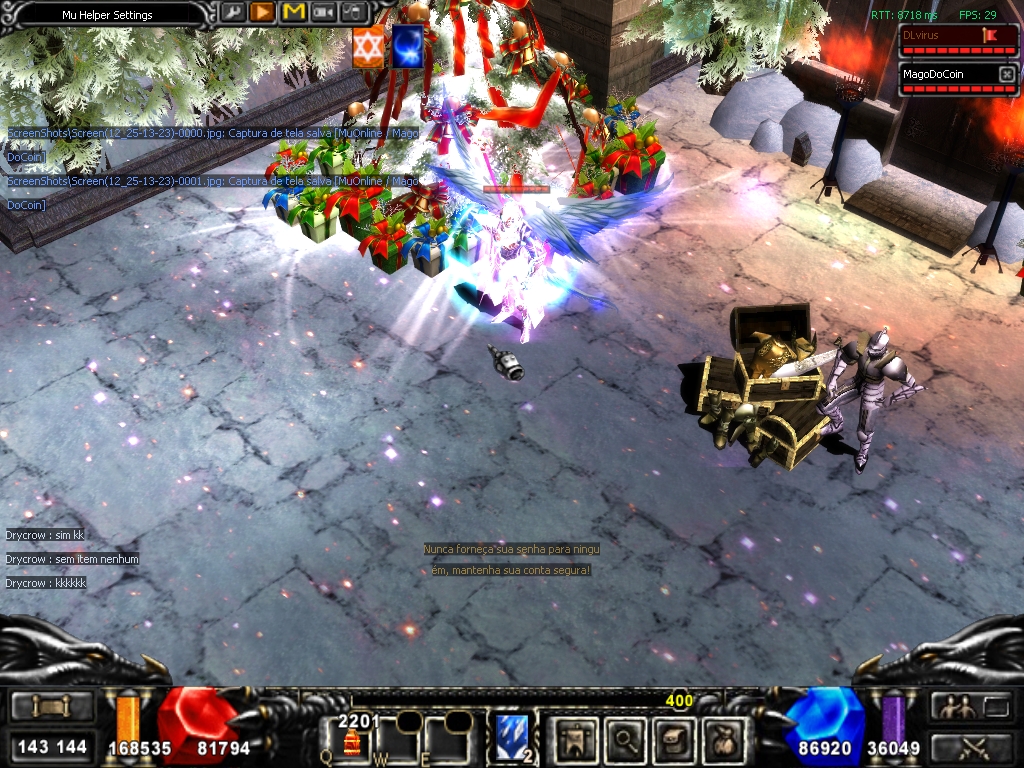Leave the party via MagoDoCoin's X button

(x=1006, y=74)
